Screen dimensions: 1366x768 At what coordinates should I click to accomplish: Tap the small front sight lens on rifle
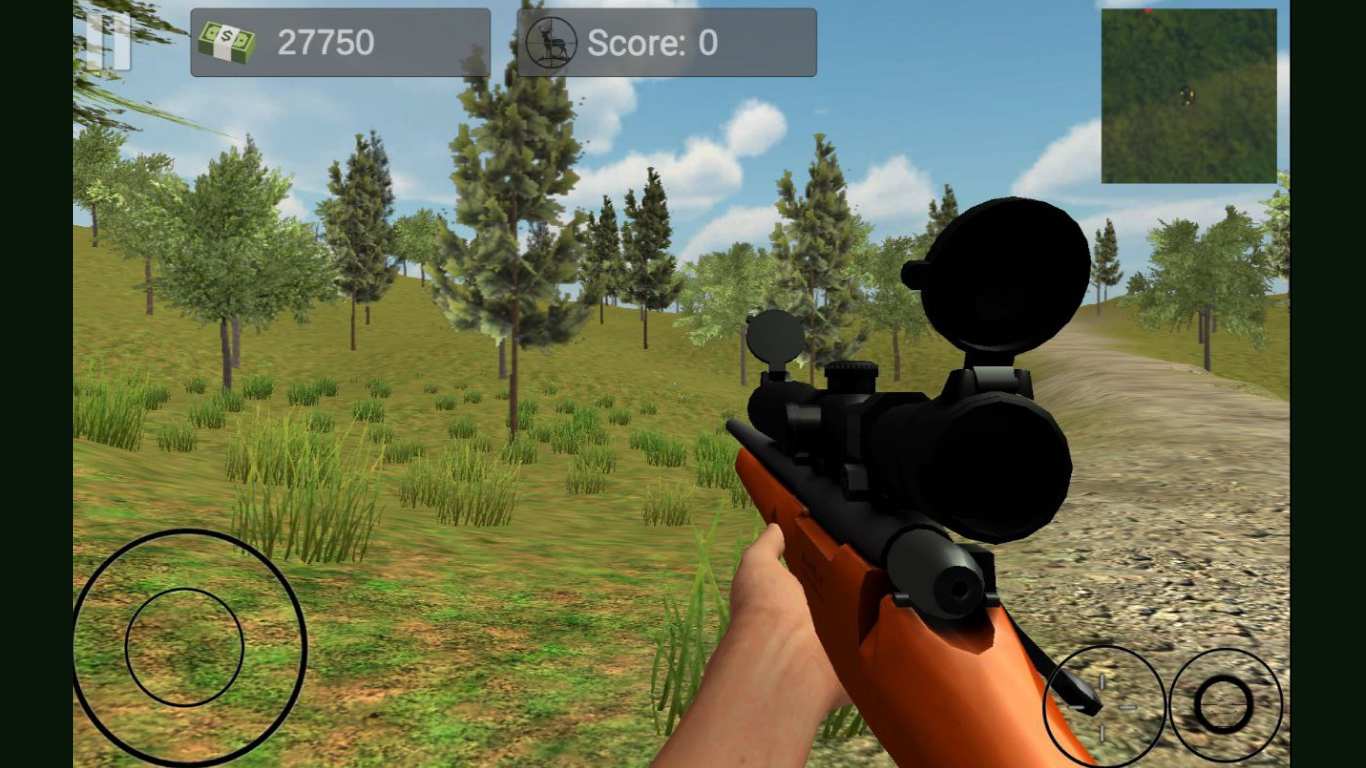[776, 335]
